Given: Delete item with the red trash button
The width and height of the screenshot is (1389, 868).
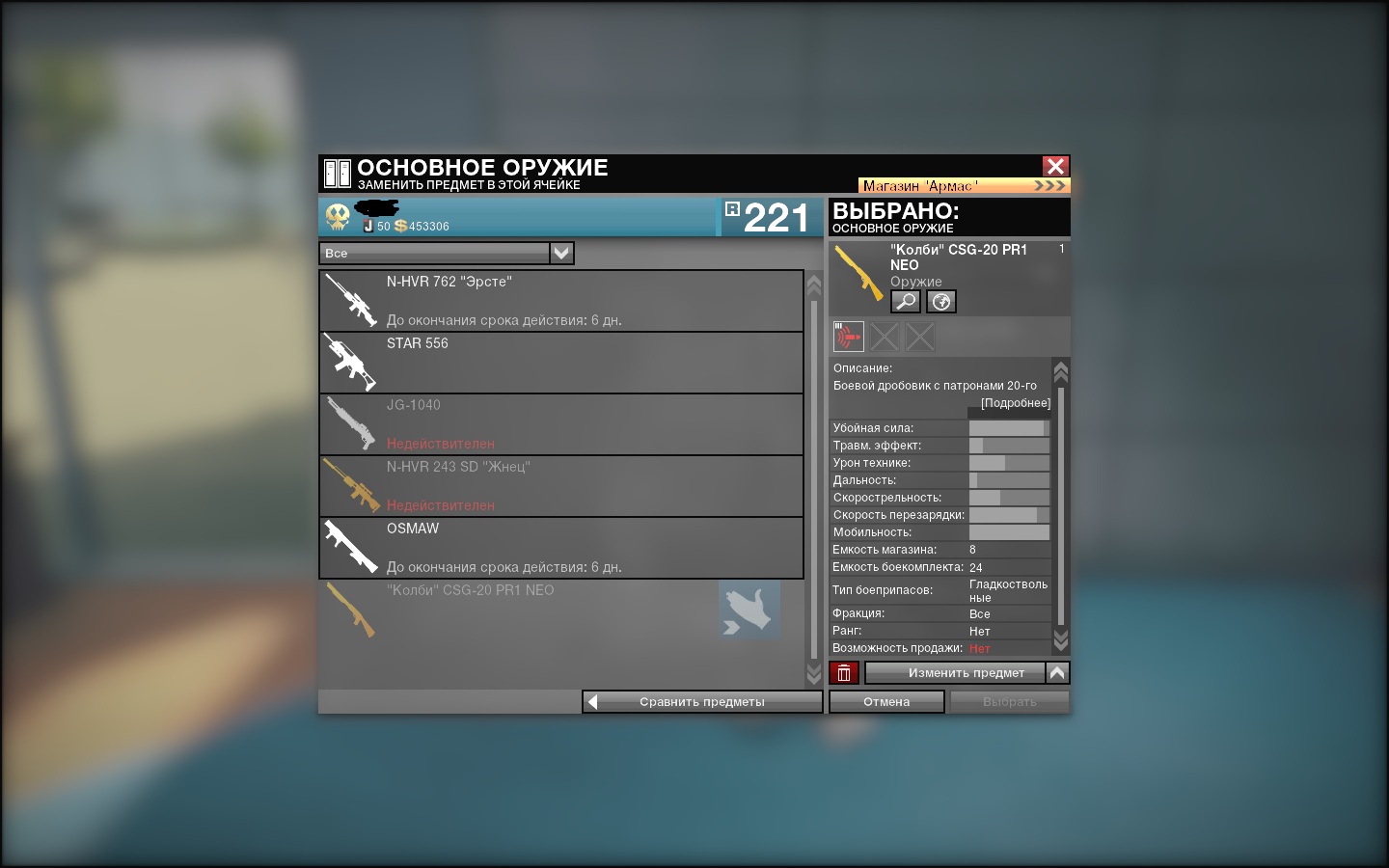Looking at the screenshot, I should (x=844, y=673).
